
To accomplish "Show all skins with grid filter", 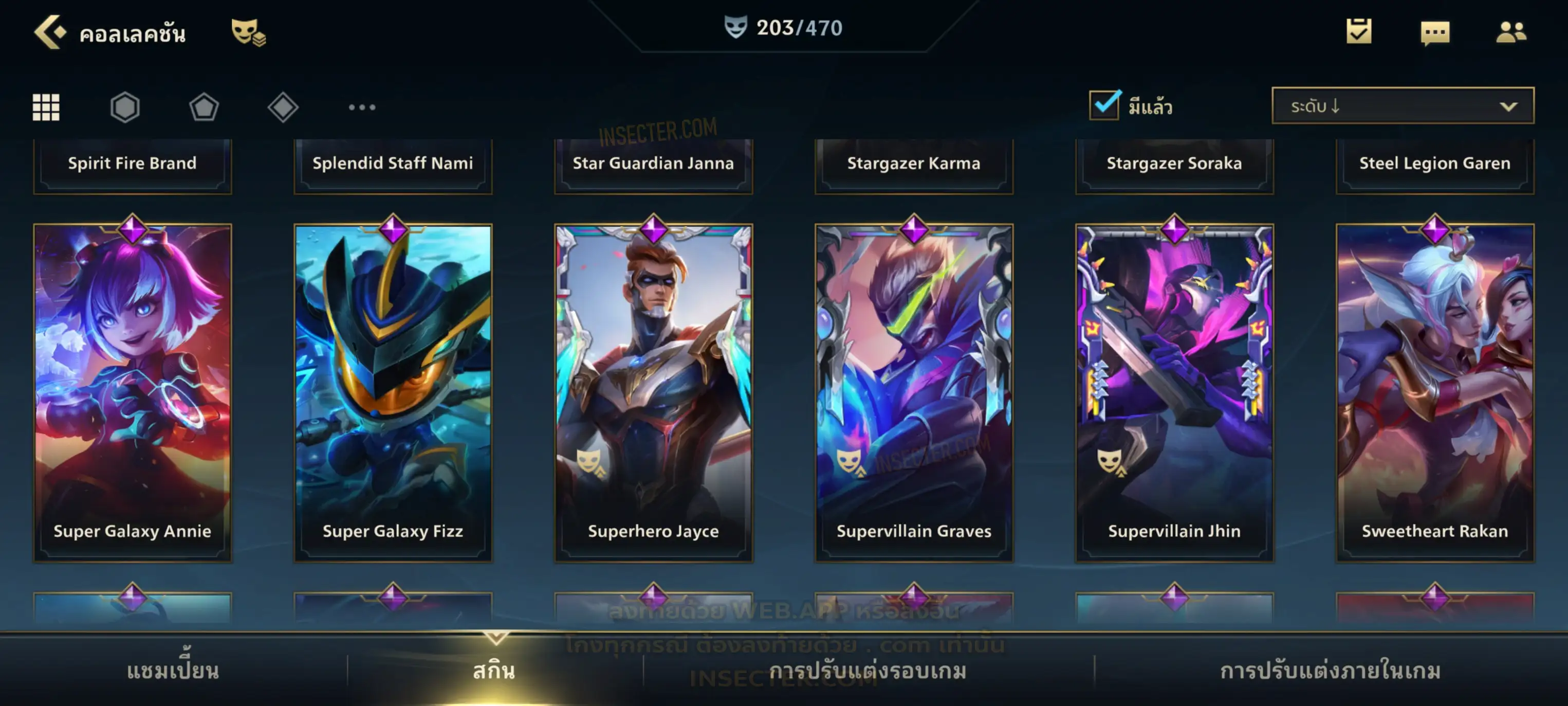I will tap(46, 107).
